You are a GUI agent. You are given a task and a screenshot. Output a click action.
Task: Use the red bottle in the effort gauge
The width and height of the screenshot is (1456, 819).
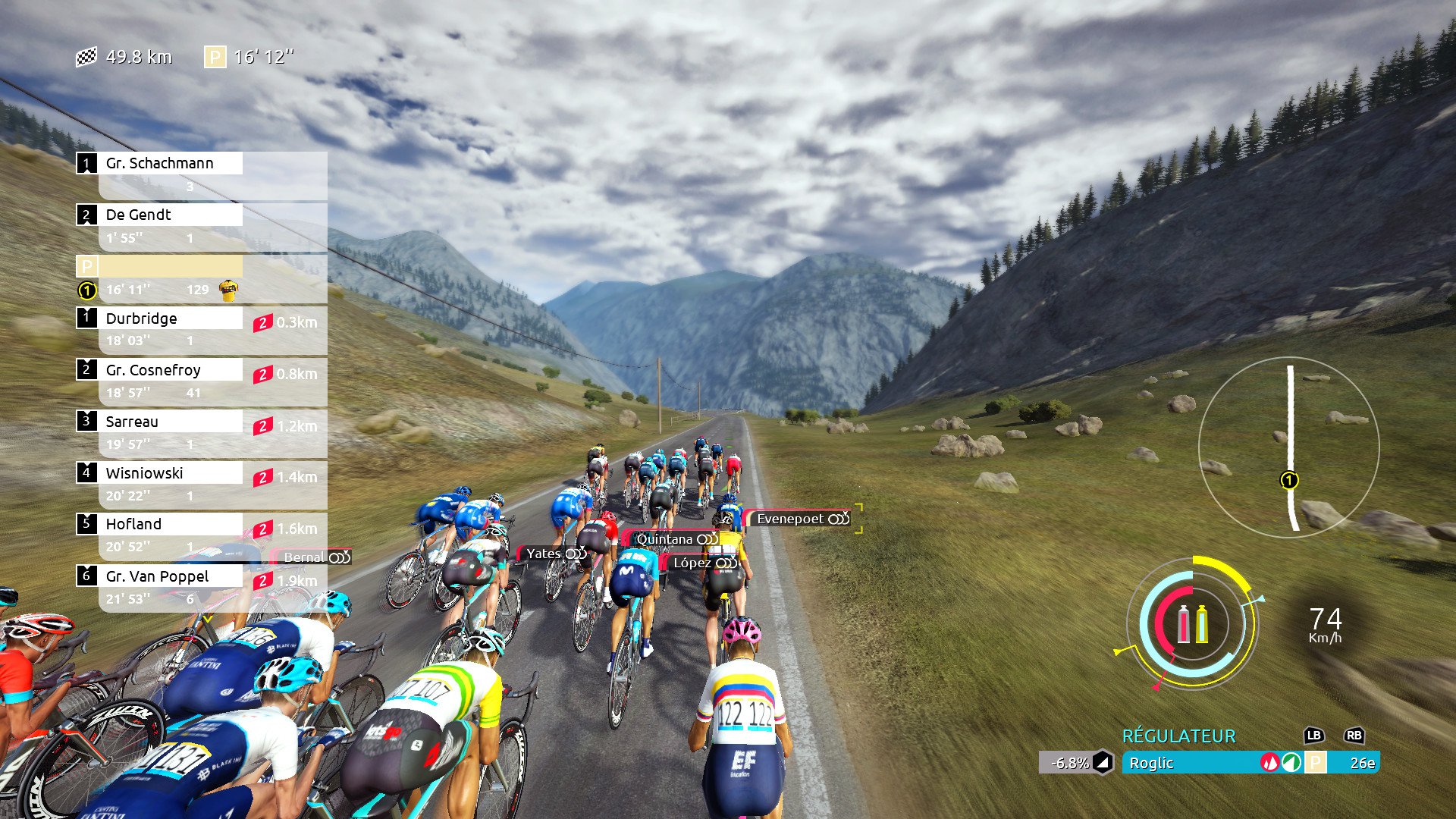1184,624
